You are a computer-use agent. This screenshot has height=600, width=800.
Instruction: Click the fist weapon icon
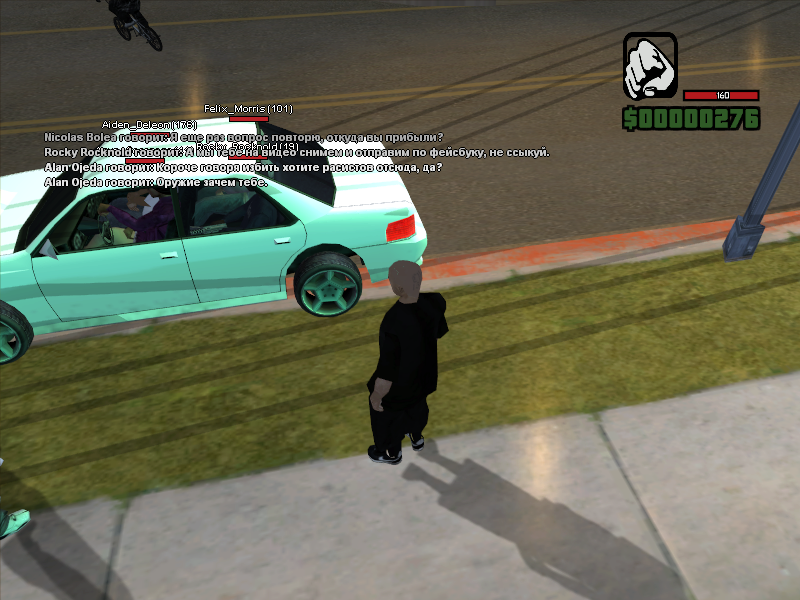tap(650, 67)
